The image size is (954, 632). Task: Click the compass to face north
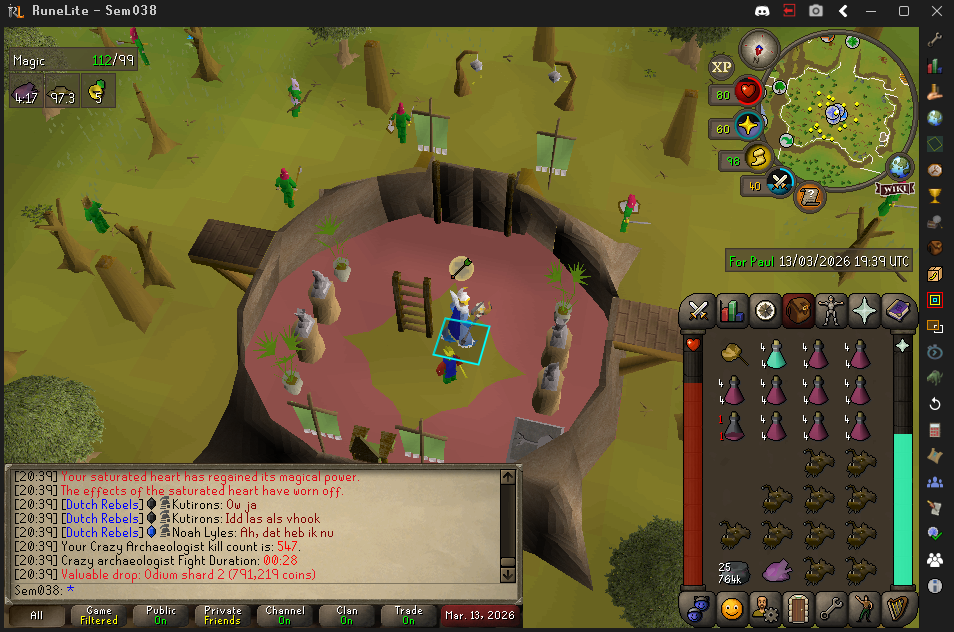click(x=758, y=49)
